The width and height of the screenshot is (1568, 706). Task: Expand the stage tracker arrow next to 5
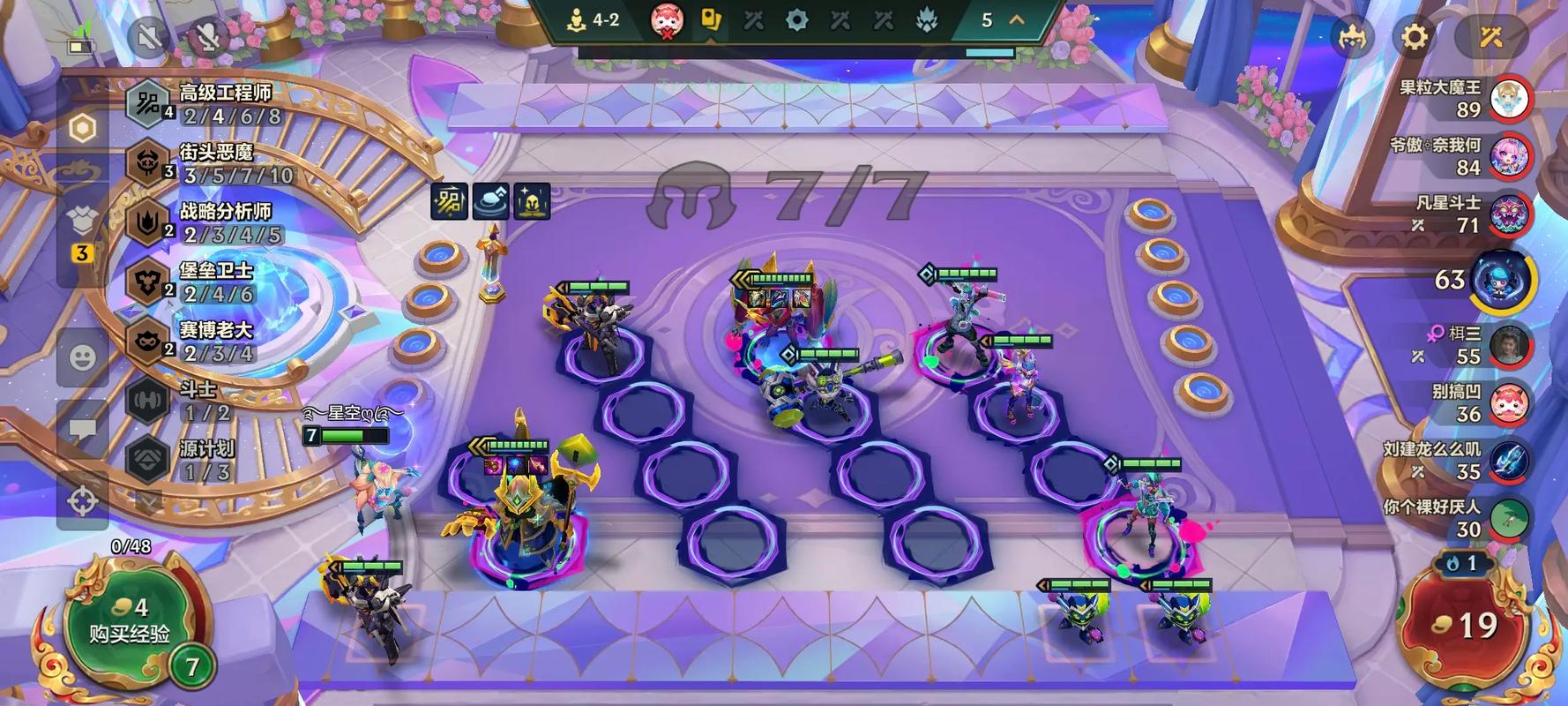1017,19
